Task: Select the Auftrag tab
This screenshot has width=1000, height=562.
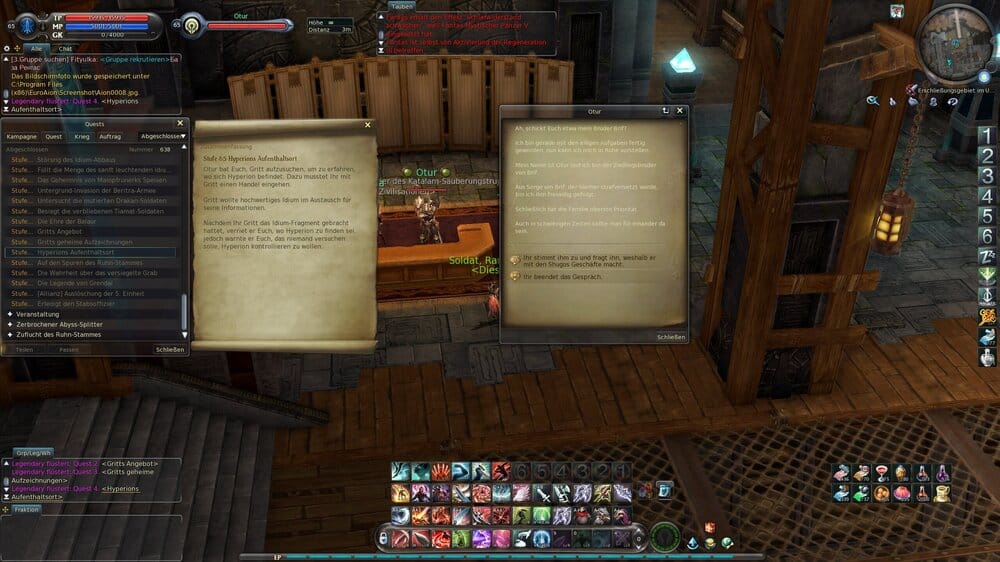Action: 110,136
